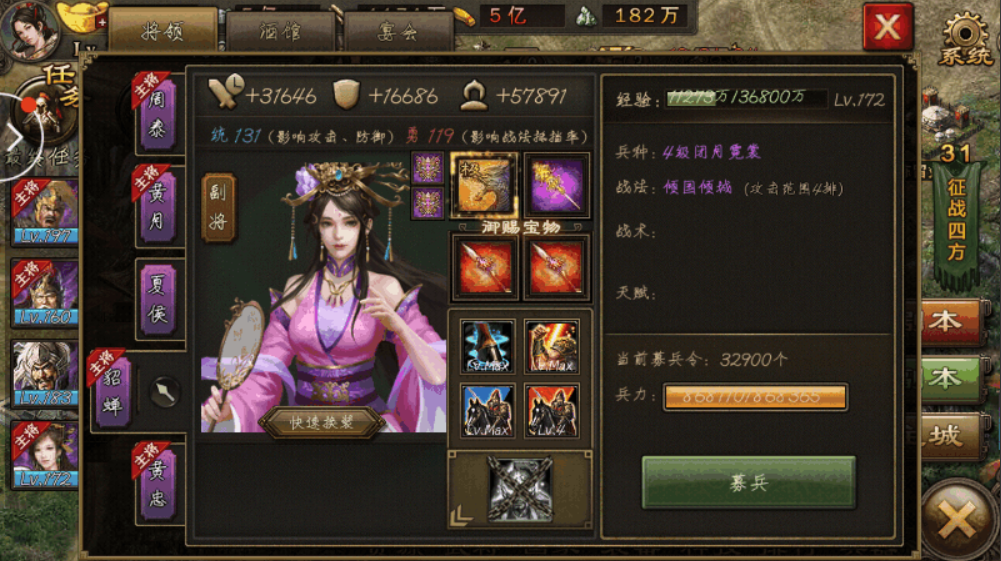
Task: Click the Lv.4 red cavalry skill icon
Action: (552, 410)
